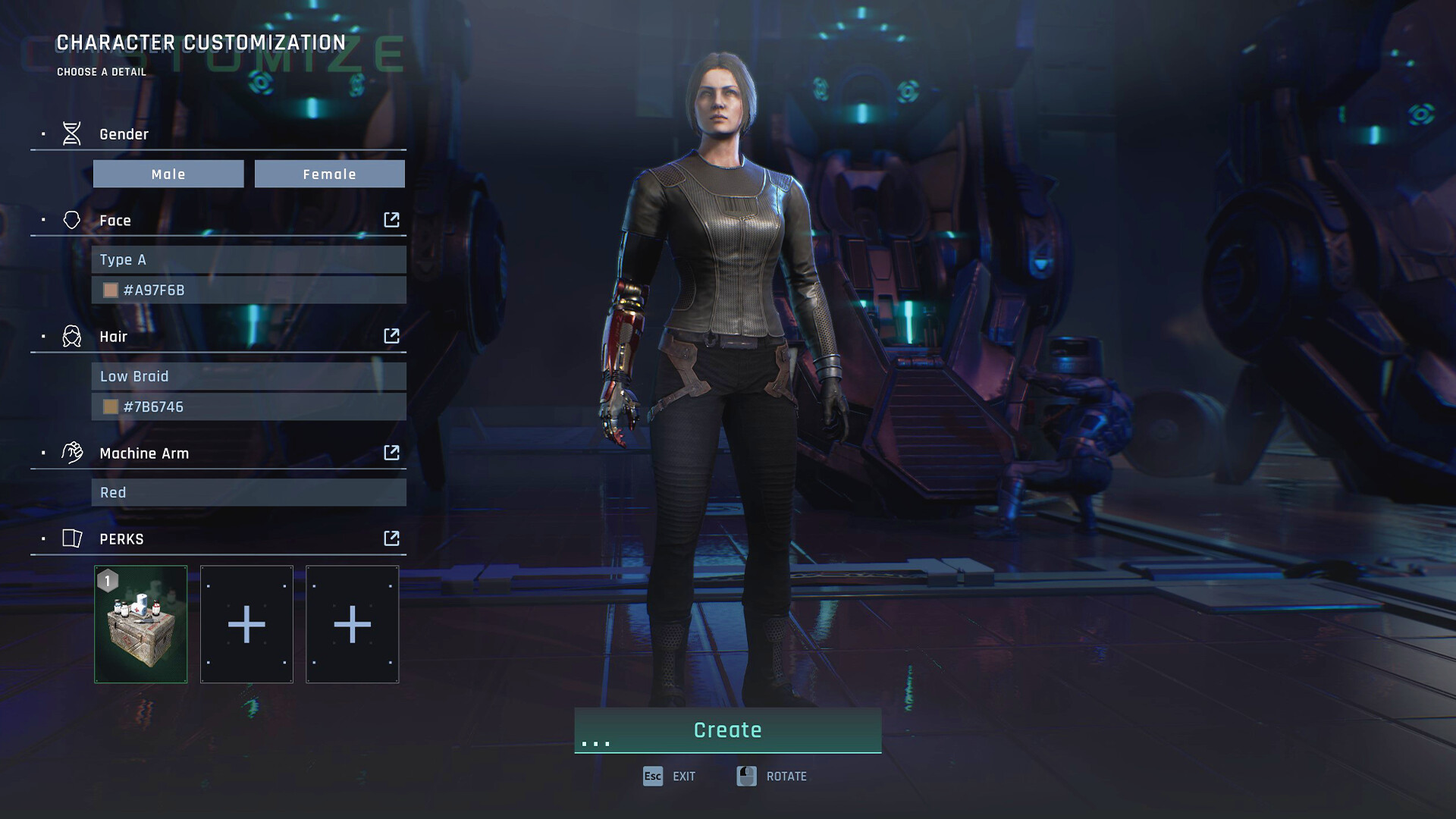Viewport: 1456px width, 819px height.
Task: Open the Perks expand icon
Action: [x=391, y=538]
